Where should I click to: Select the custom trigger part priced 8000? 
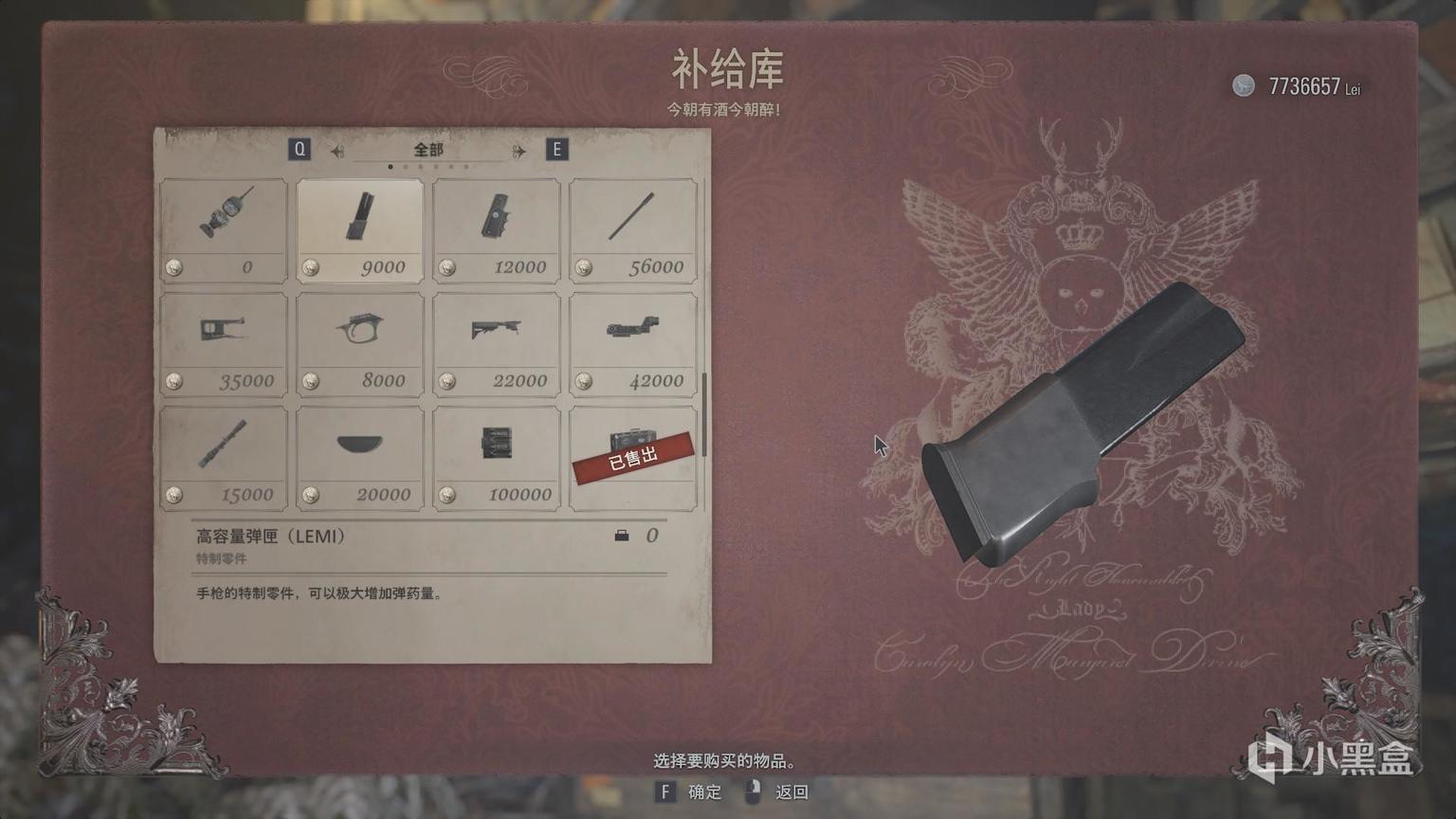tap(360, 341)
